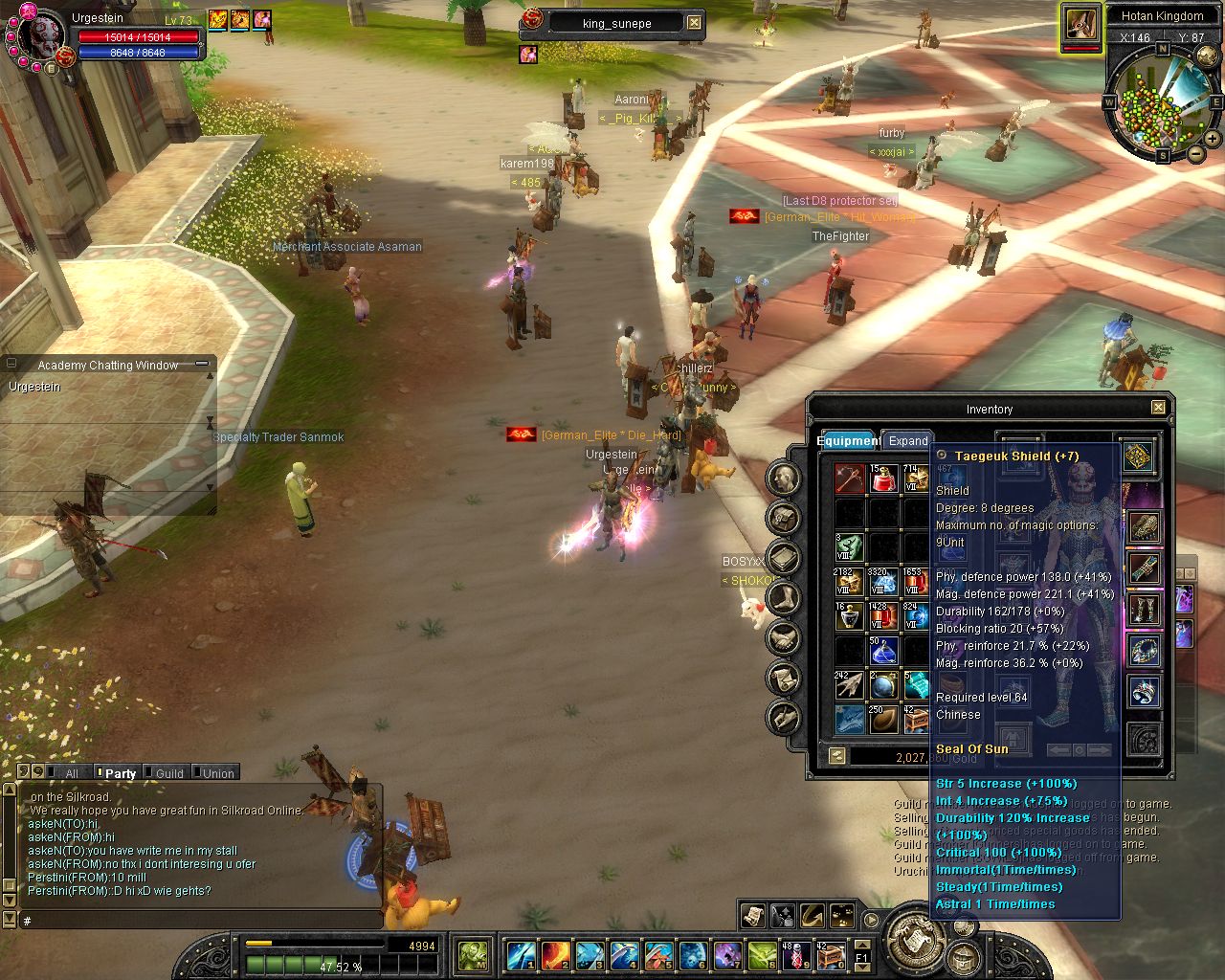This screenshot has width=1225, height=980.
Task: Show the Union chat tab
Action: pos(218,773)
